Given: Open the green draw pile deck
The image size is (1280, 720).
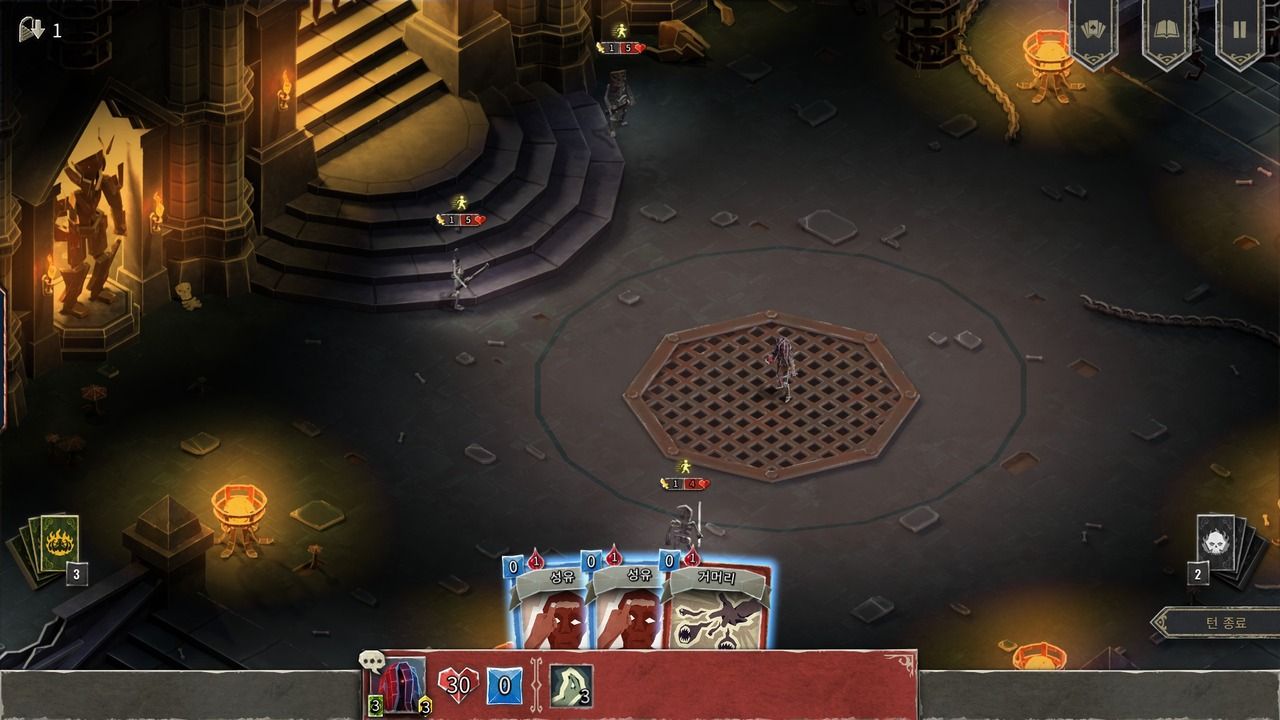Looking at the screenshot, I should click(52, 547).
